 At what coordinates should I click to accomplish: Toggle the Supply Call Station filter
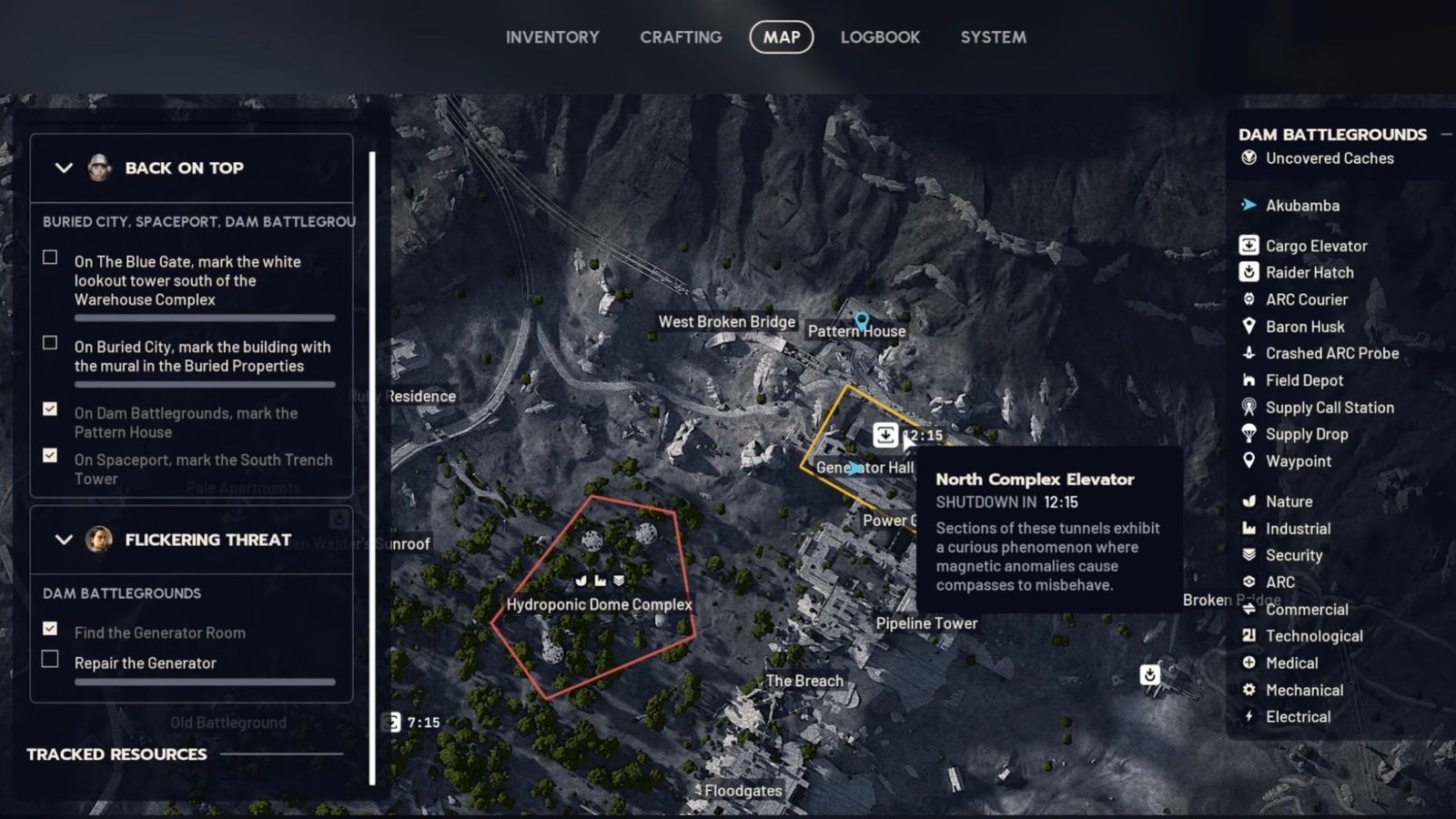click(1329, 408)
